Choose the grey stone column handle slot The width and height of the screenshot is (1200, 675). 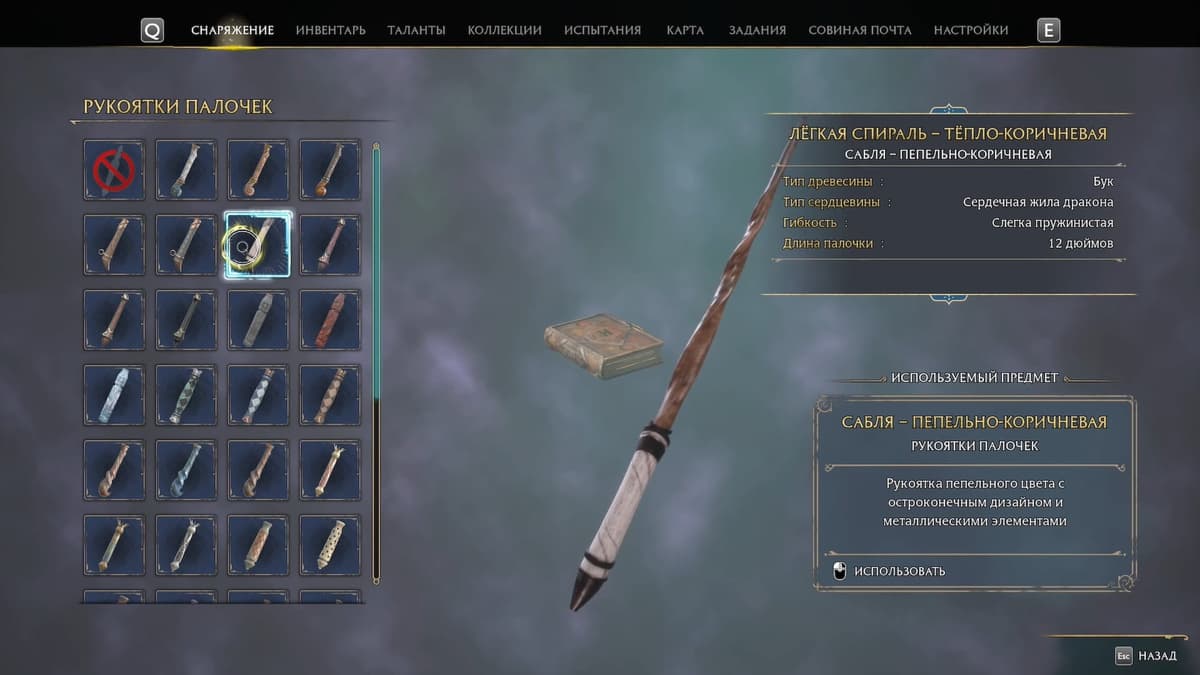pyautogui.click(x=258, y=320)
